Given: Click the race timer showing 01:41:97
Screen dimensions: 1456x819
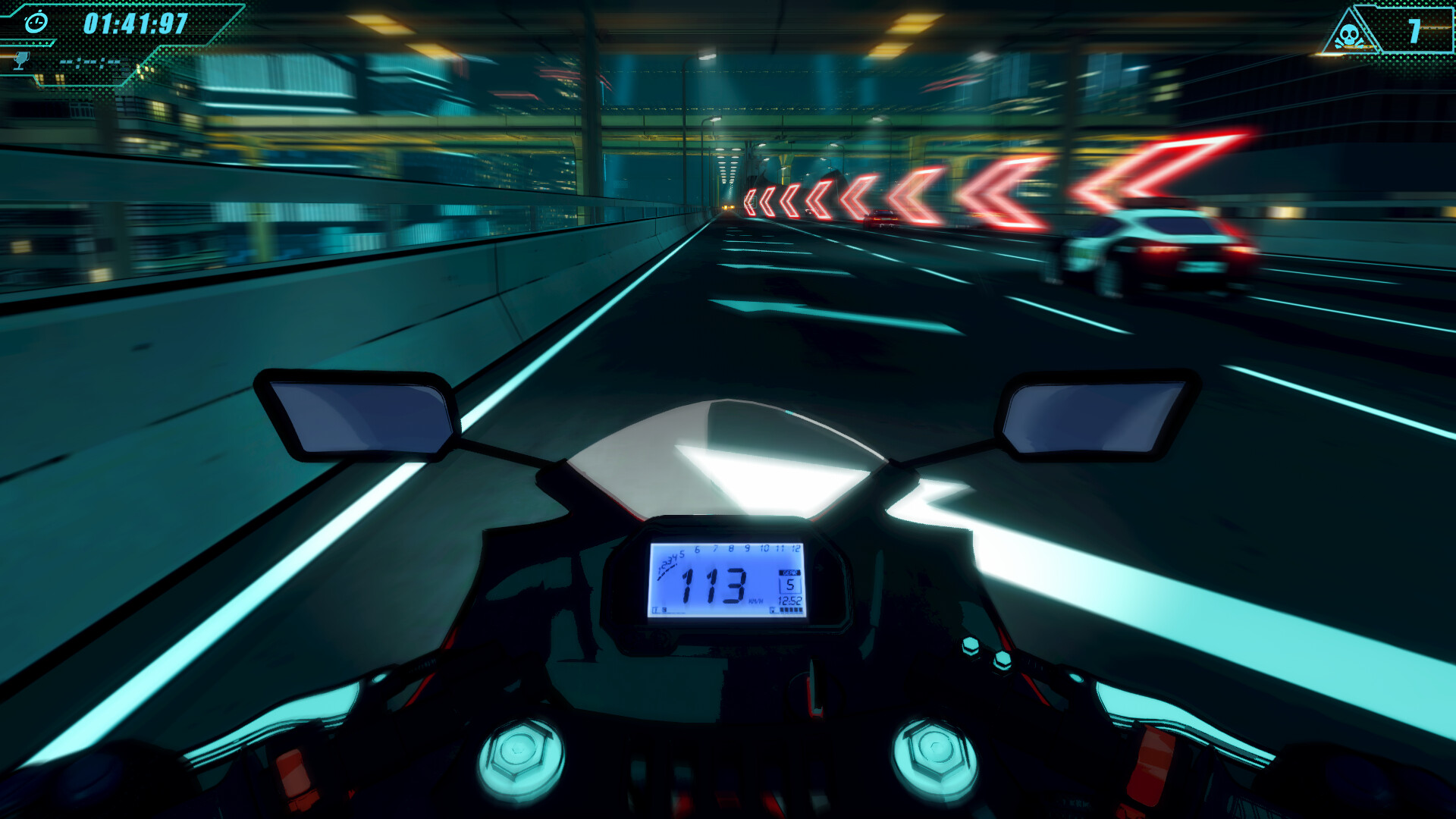Looking at the screenshot, I should pos(135,23).
